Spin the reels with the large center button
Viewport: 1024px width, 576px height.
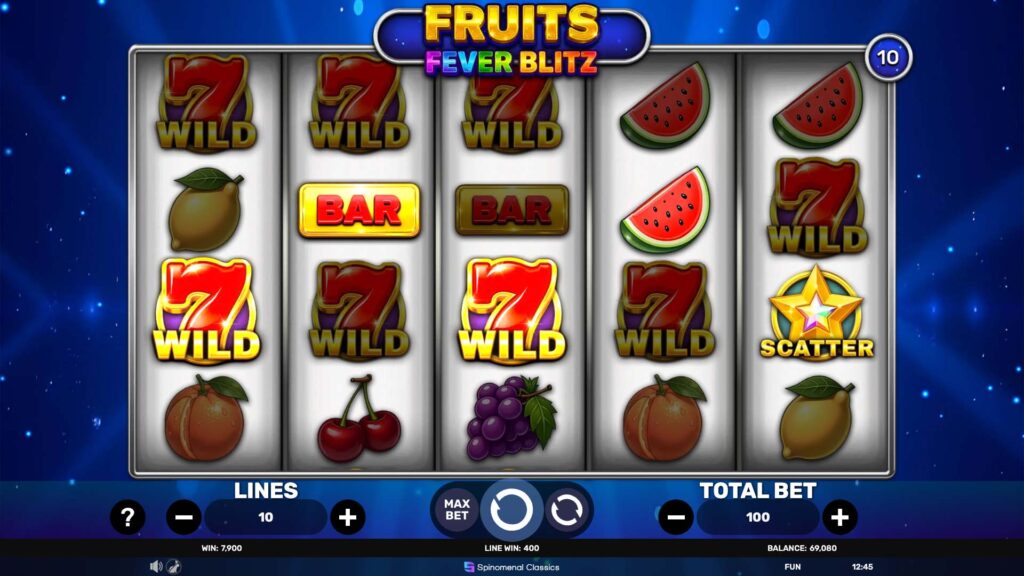point(511,510)
